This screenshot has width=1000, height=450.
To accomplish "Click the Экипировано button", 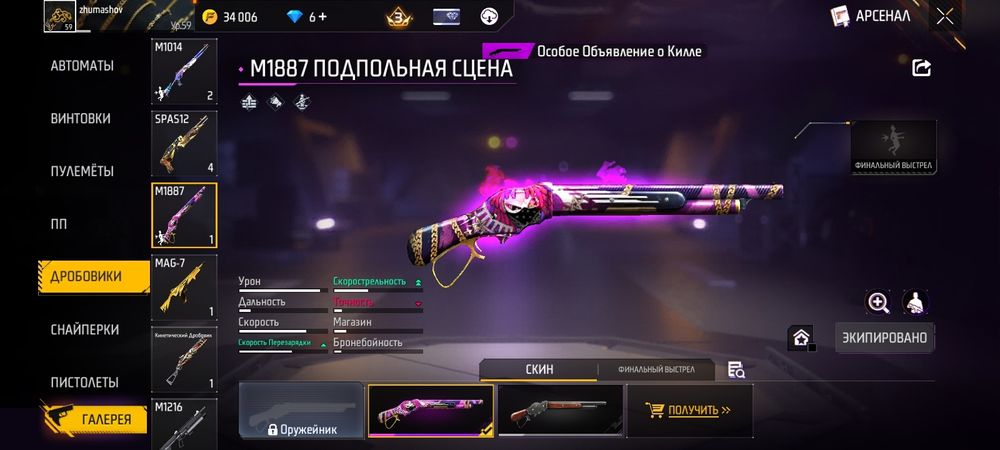I will click(885, 337).
